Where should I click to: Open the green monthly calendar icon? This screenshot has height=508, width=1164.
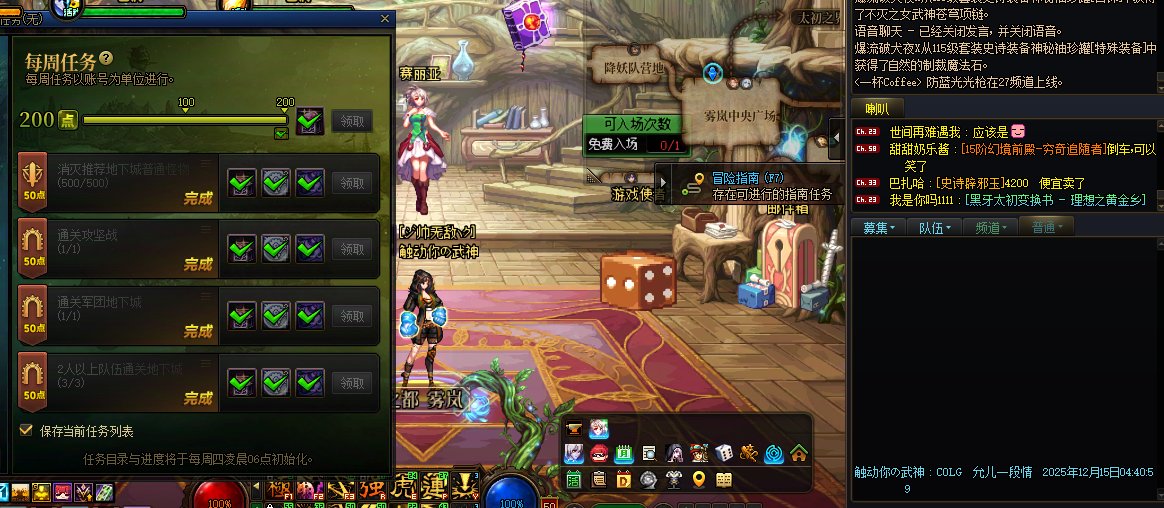(x=624, y=453)
